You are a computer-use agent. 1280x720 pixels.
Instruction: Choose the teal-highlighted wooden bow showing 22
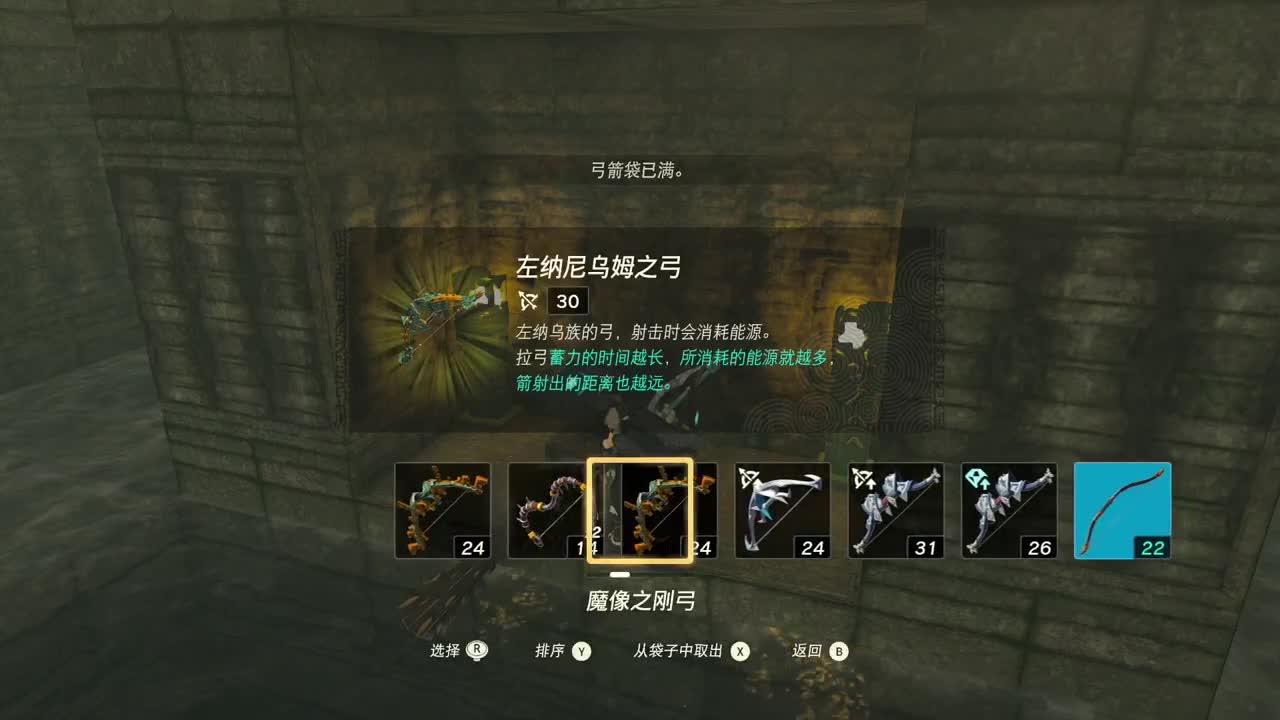(x=1122, y=510)
